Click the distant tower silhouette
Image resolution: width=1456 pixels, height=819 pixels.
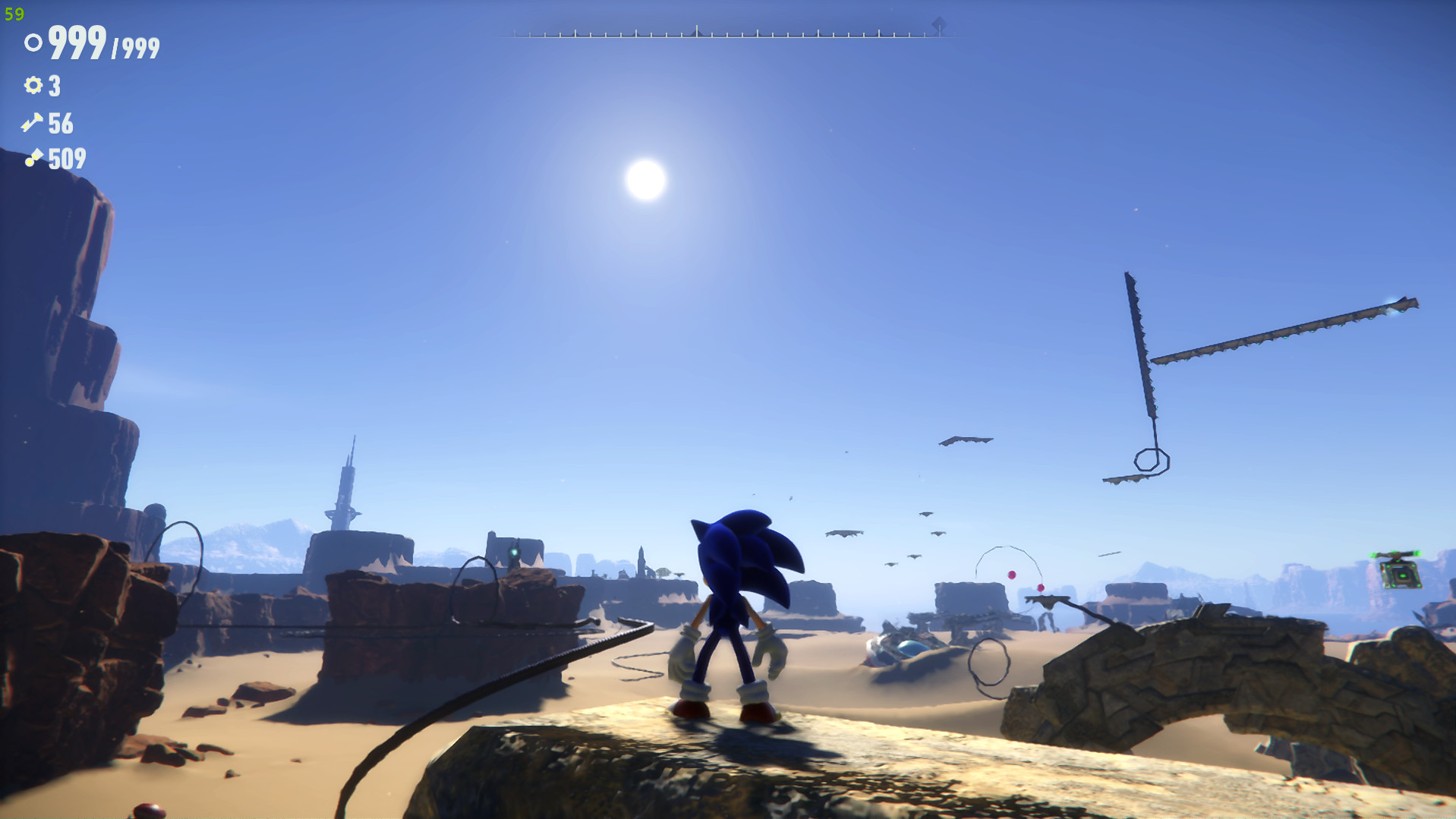pyautogui.click(x=348, y=486)
